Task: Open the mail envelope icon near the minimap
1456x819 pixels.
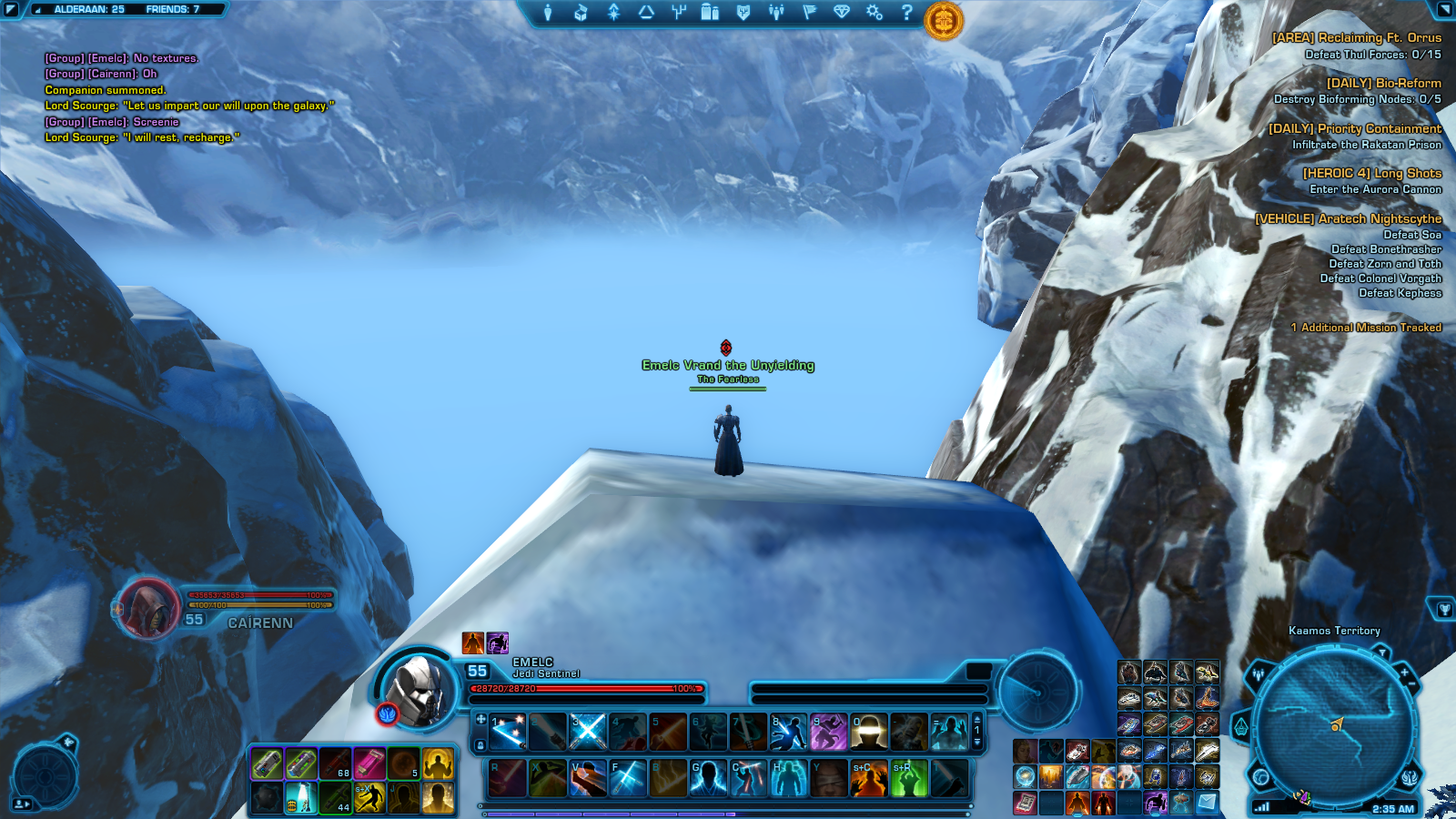Action: 1207,802
